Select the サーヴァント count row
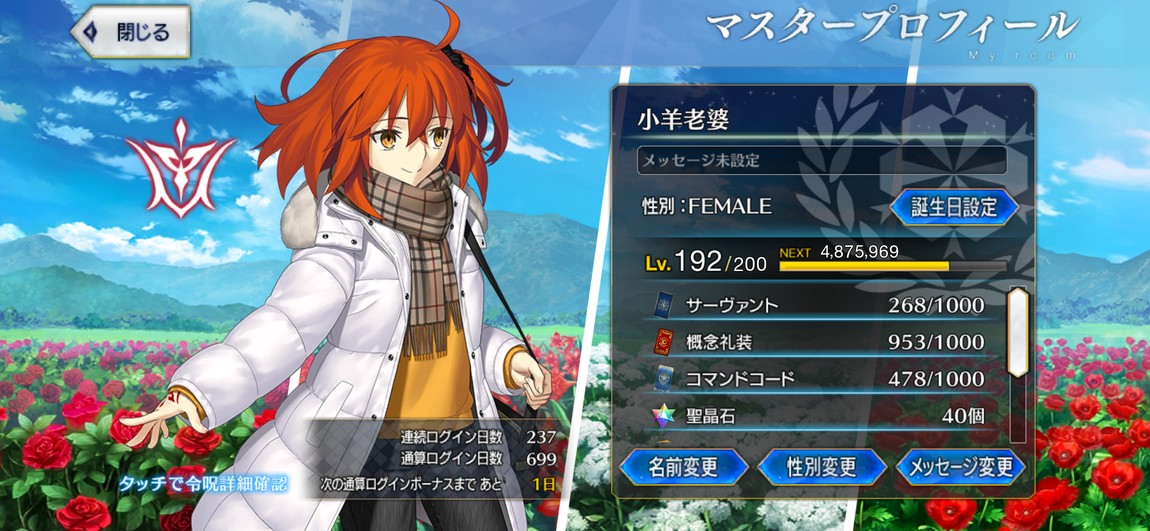1150x531 pixels. (818, 305)
